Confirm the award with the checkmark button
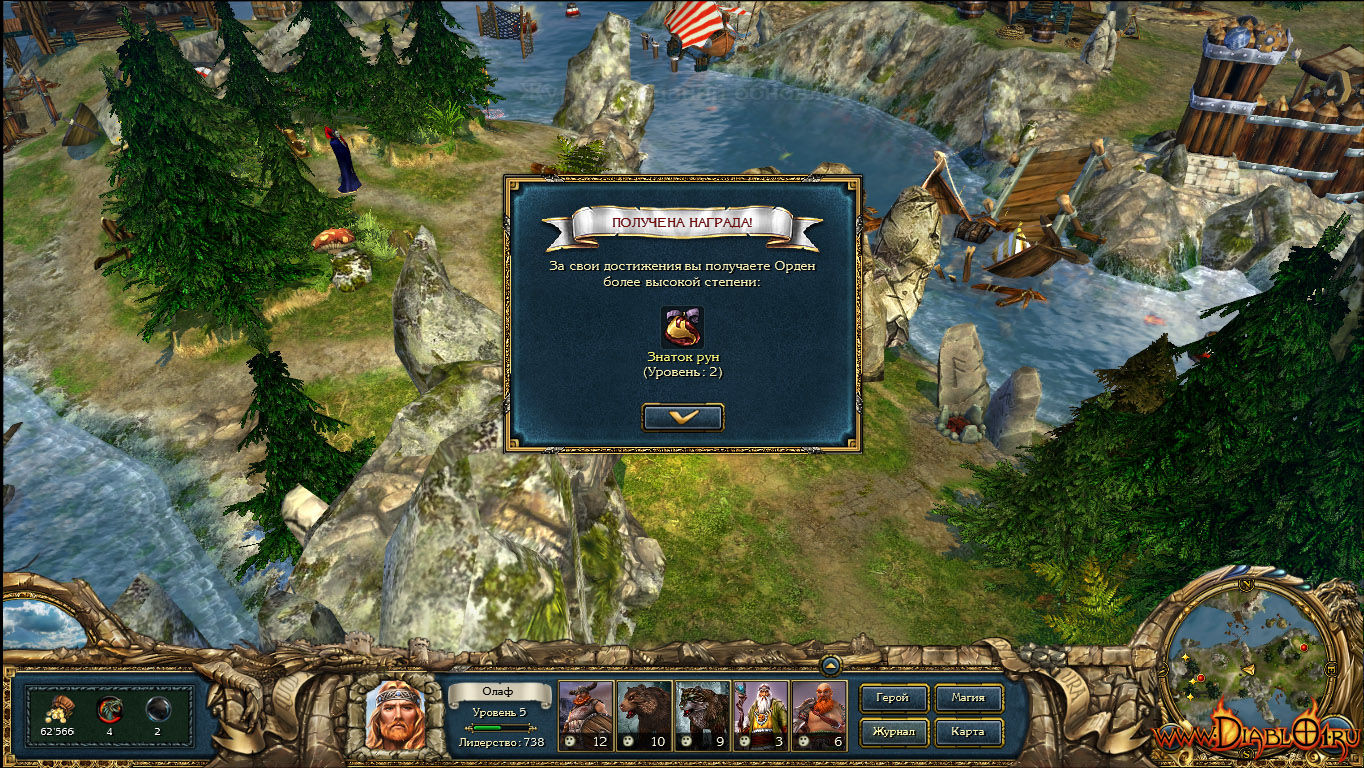The height and width of the screenshot is (768, 1364). (683, 417)
